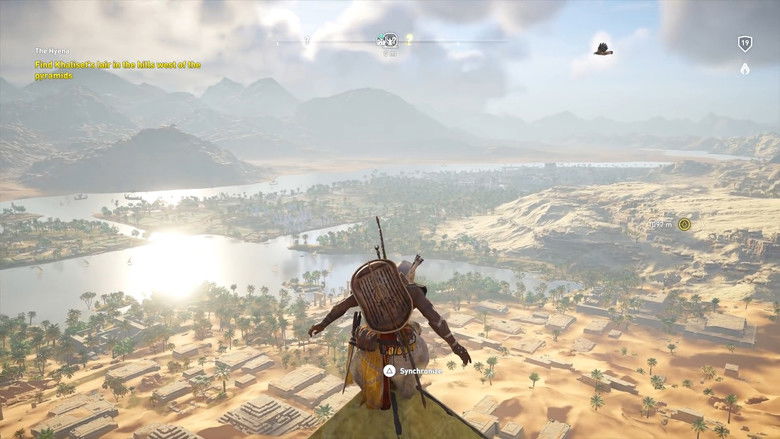Select the compass bar's central location icon
The image size is (780, 439).
386,41
